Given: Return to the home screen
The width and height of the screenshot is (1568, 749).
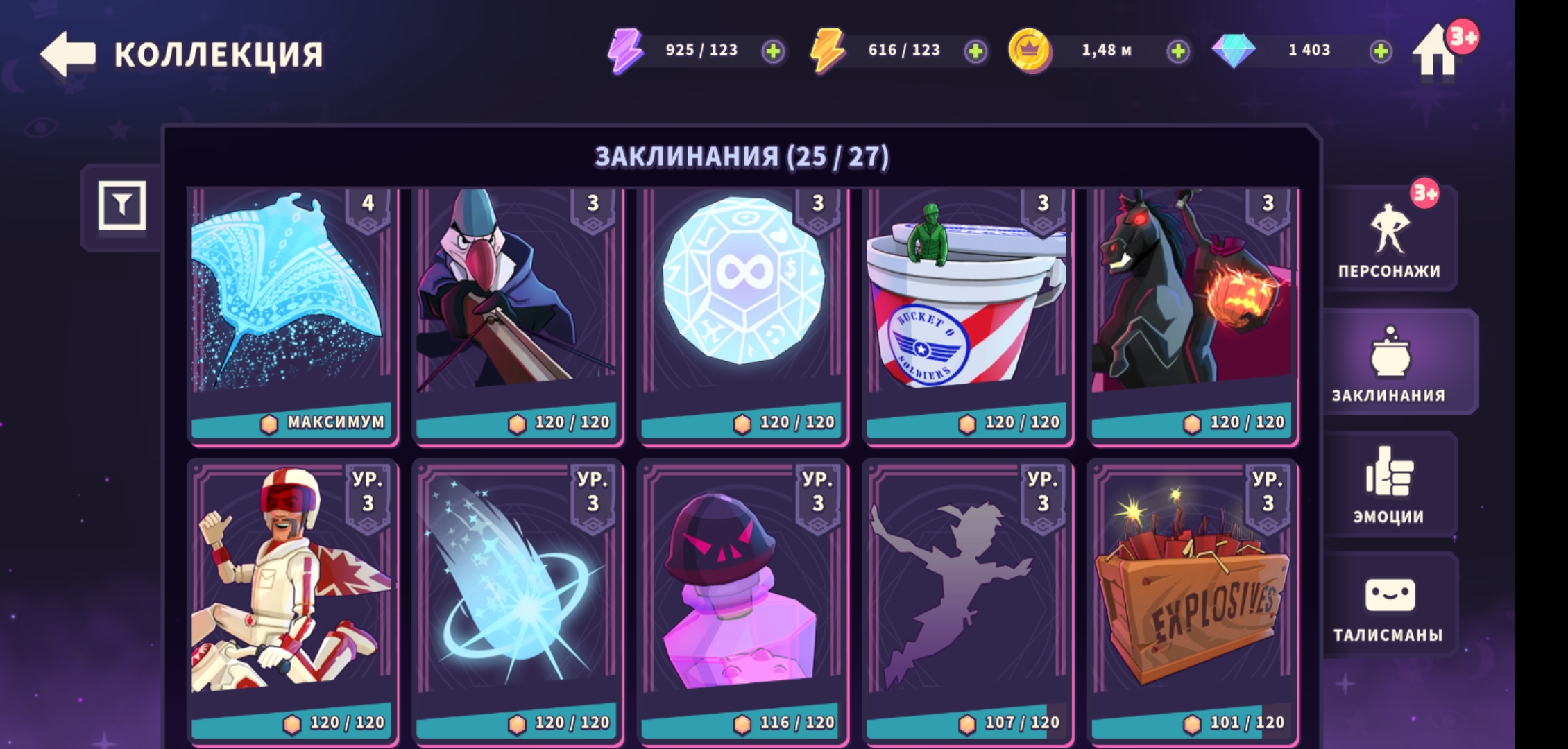Looking at the screenshot, I should pyautogui.click(x=1435, y=53).
